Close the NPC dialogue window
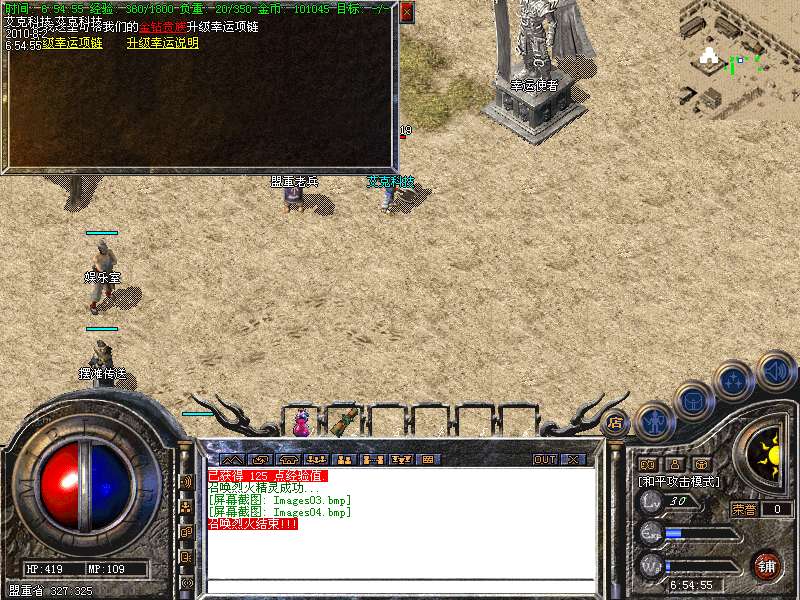The image size is (800, 600). pos(406,13)
